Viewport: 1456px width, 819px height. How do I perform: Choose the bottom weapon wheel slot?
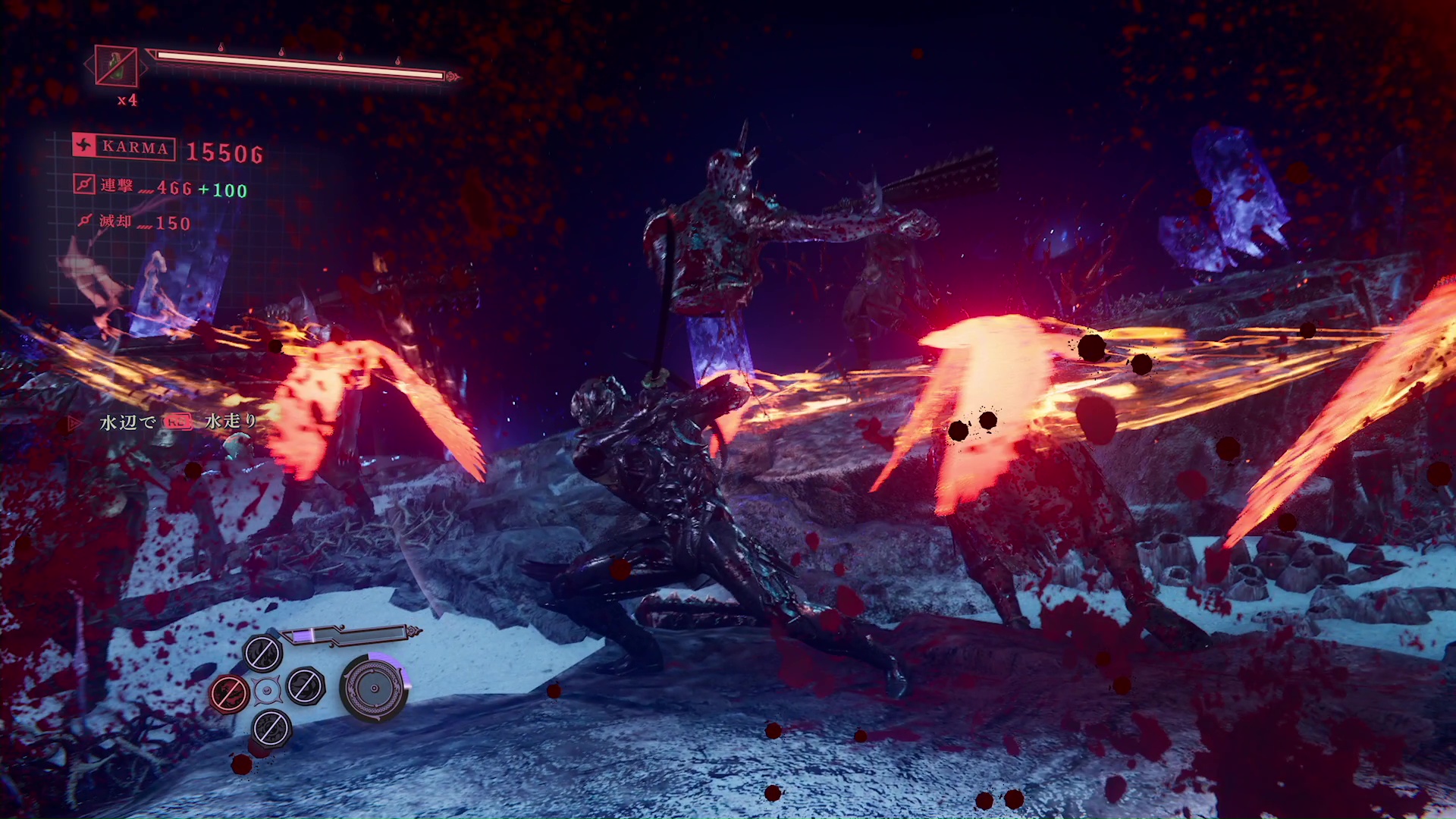pos(271,729)
